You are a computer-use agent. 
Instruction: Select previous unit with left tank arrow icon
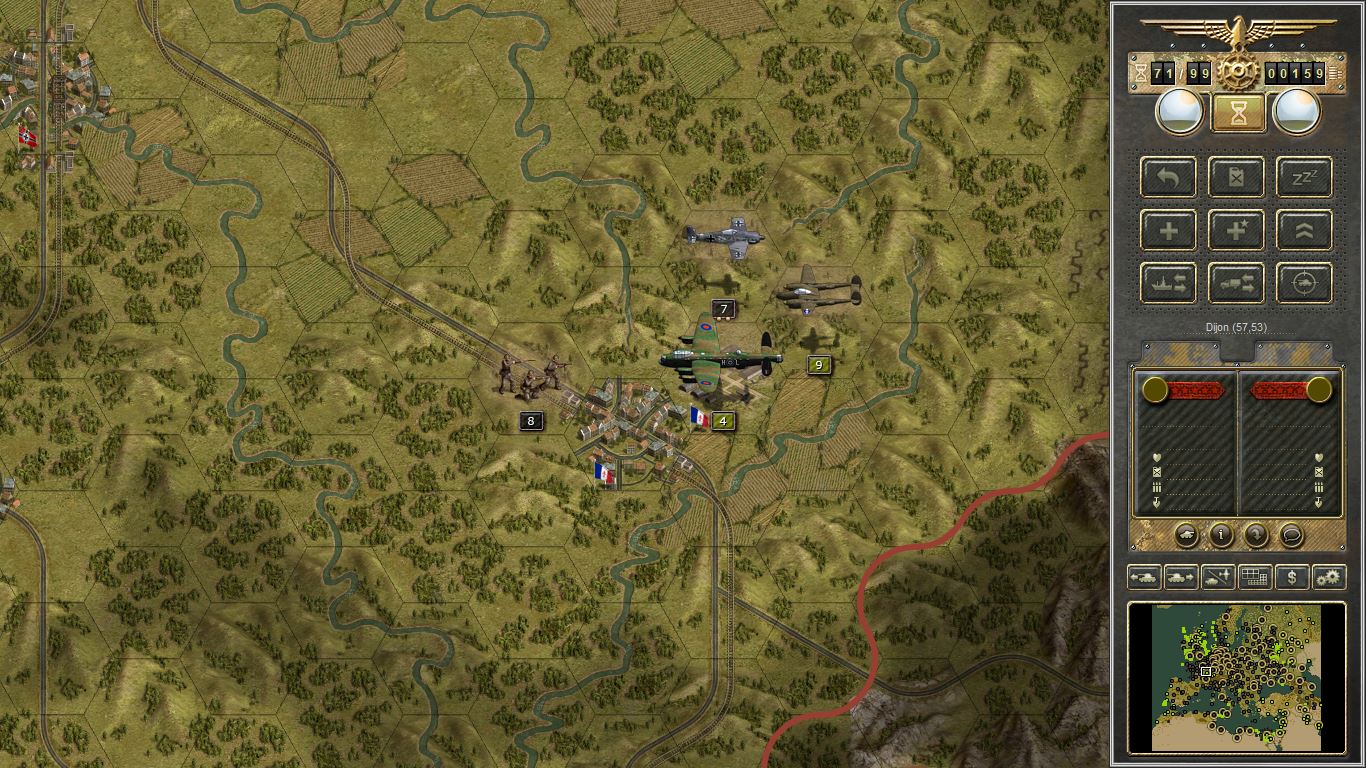1144,576
